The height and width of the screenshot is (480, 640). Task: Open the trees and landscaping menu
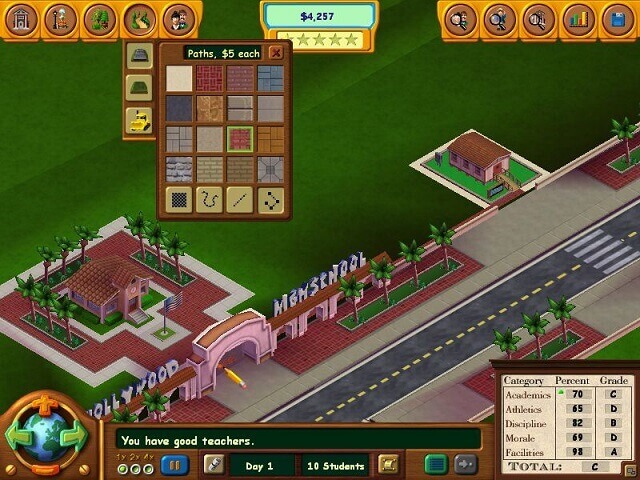(100, 18)
